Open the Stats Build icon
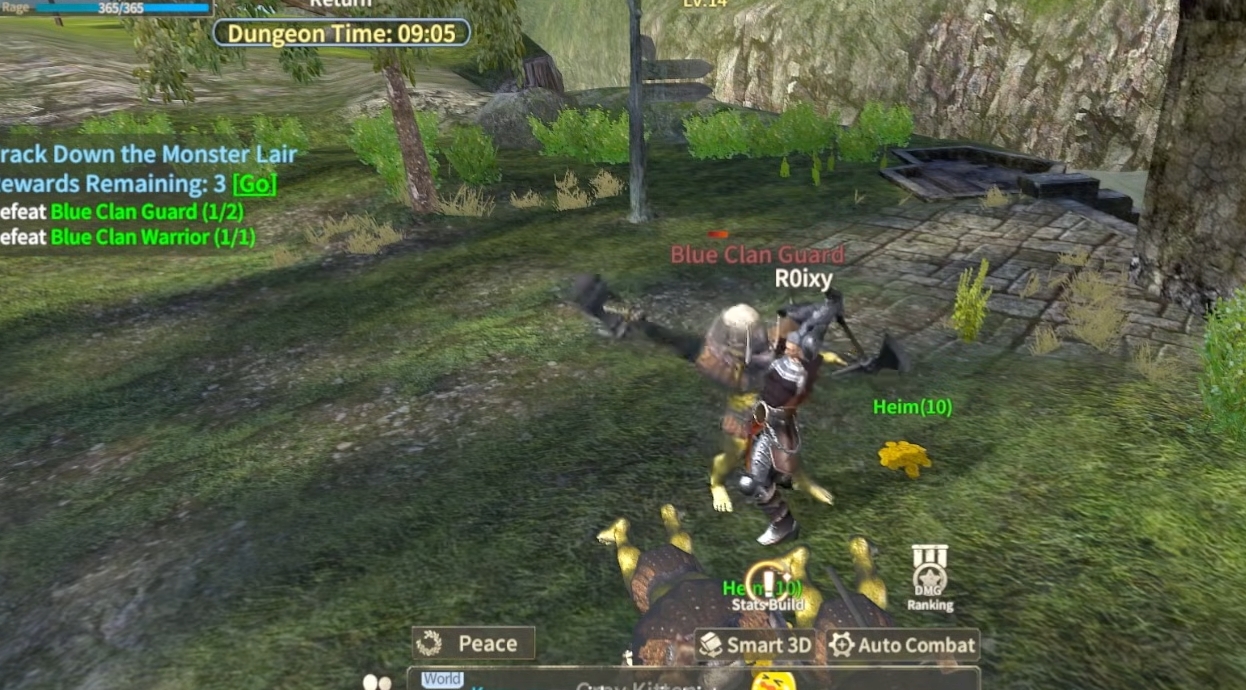Screen dimensions: 1246x690 point(768,585)
